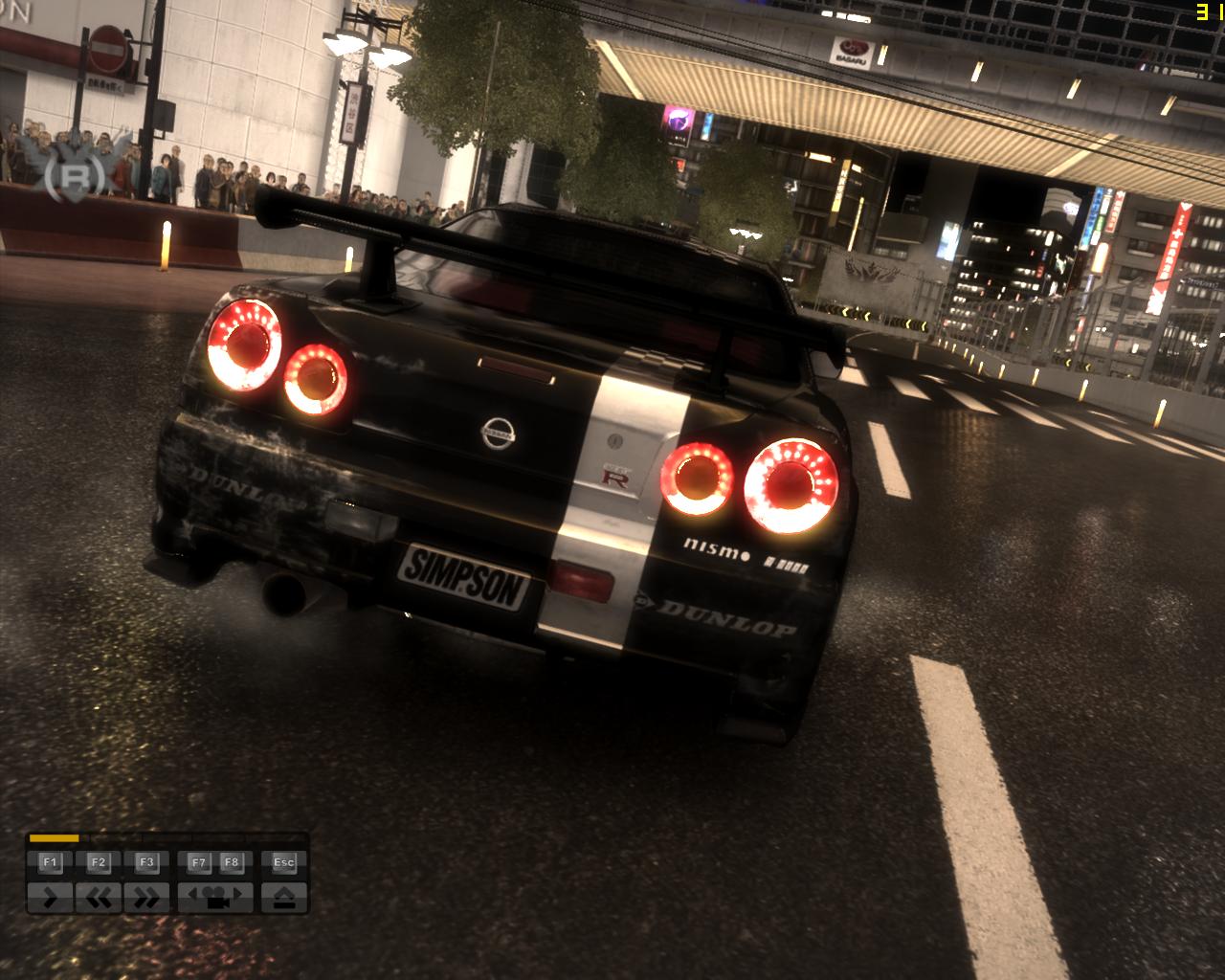Click the left arrow beside the camera icon
Viewport: 1225px width, 980px height.
[193, 893]
